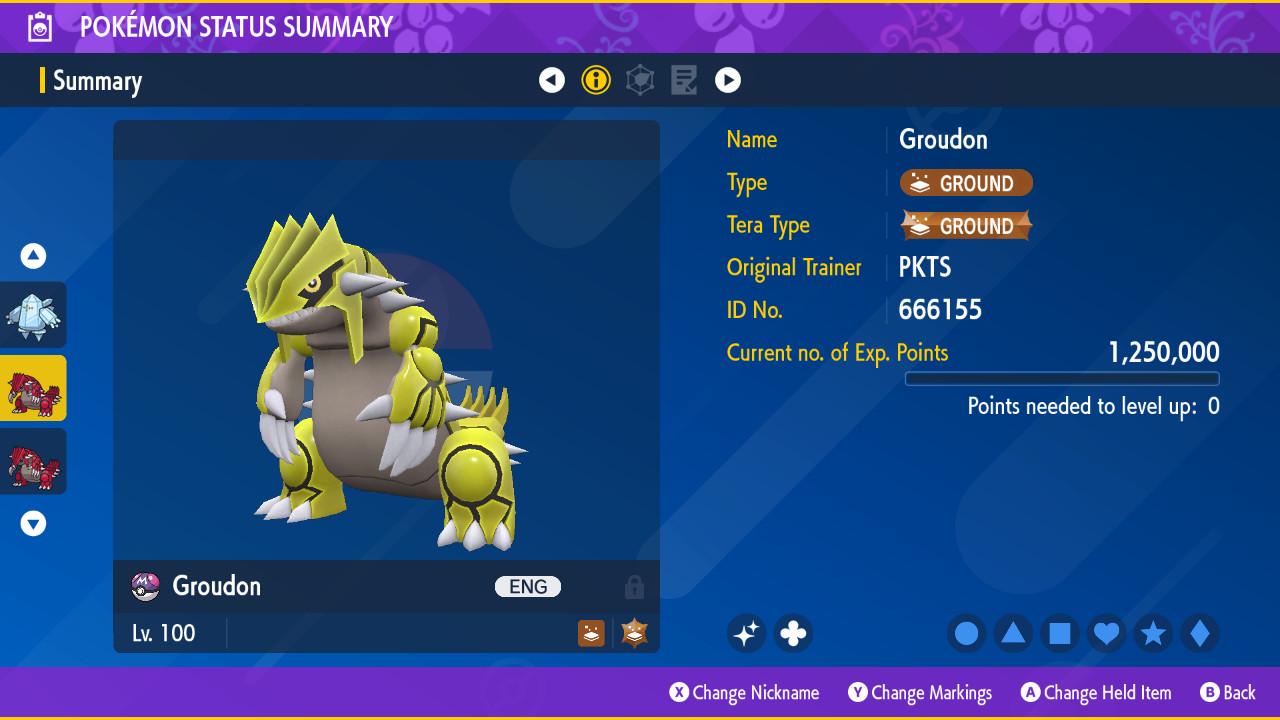
Task: Open the memo notes tab
Action: pos(684,80)
